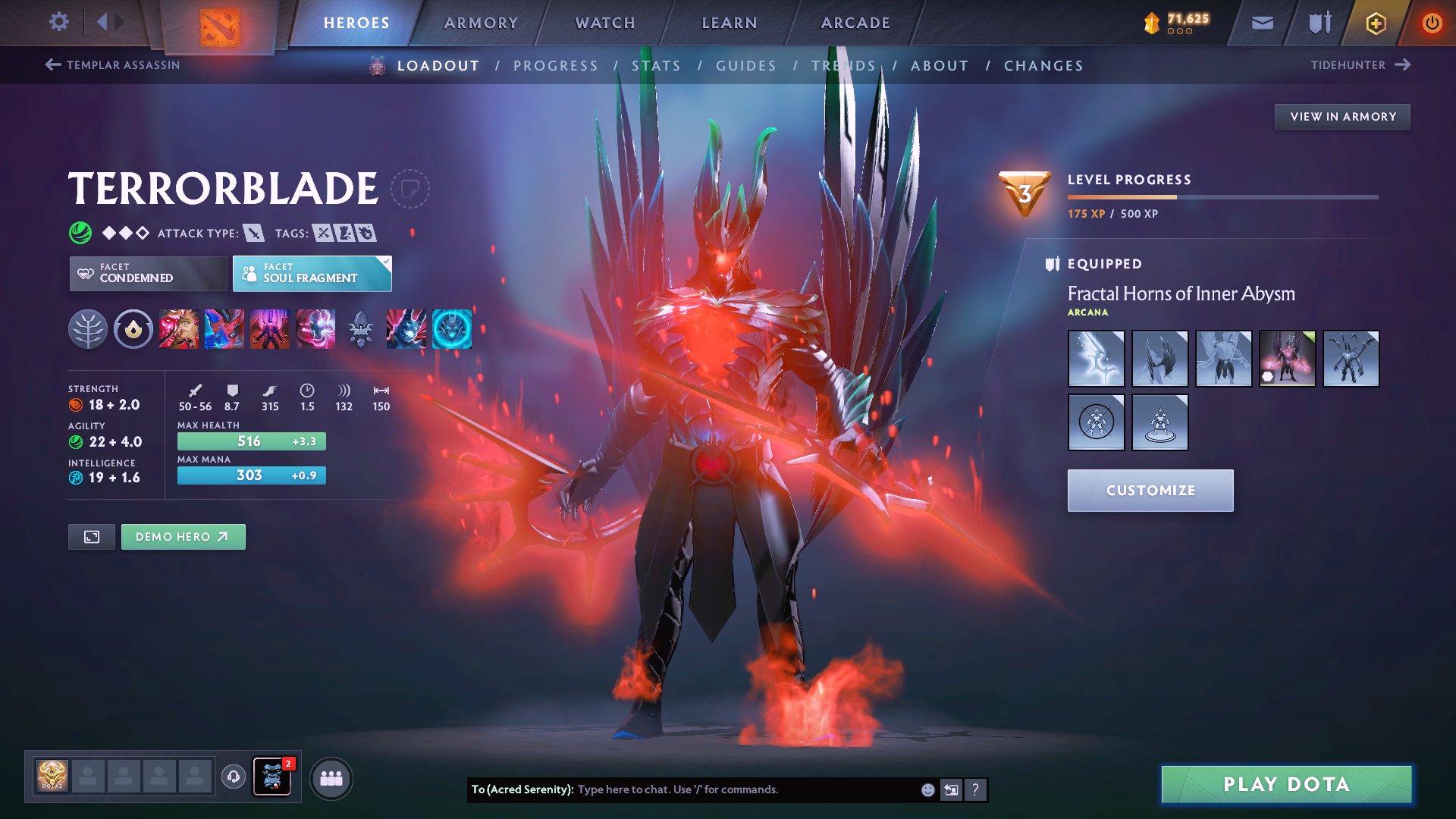The height and width of the screenshot is (819, 1456).
Task: Click the red power quit button
Action: 1432,23
